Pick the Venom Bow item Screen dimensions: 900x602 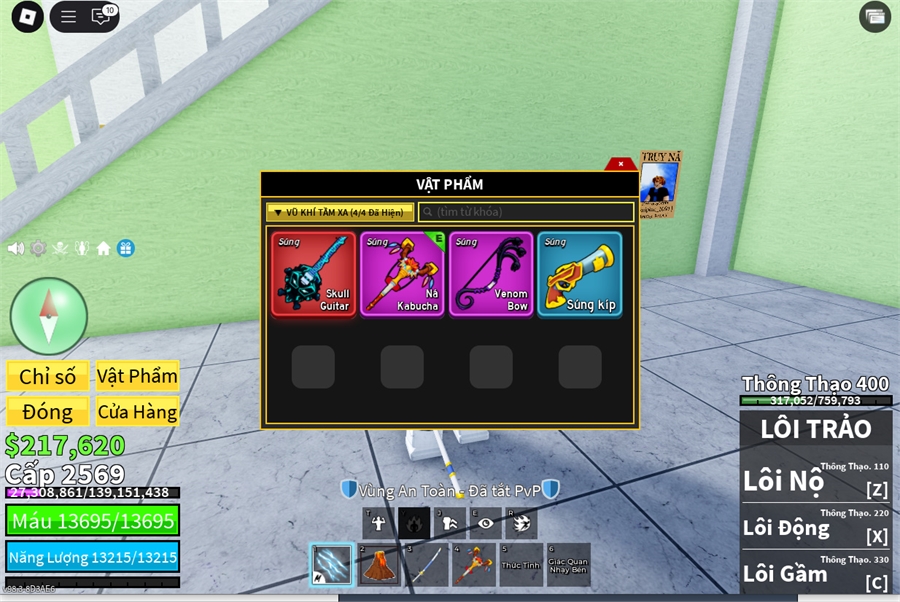pyautogui.click(x=490, y=274)
